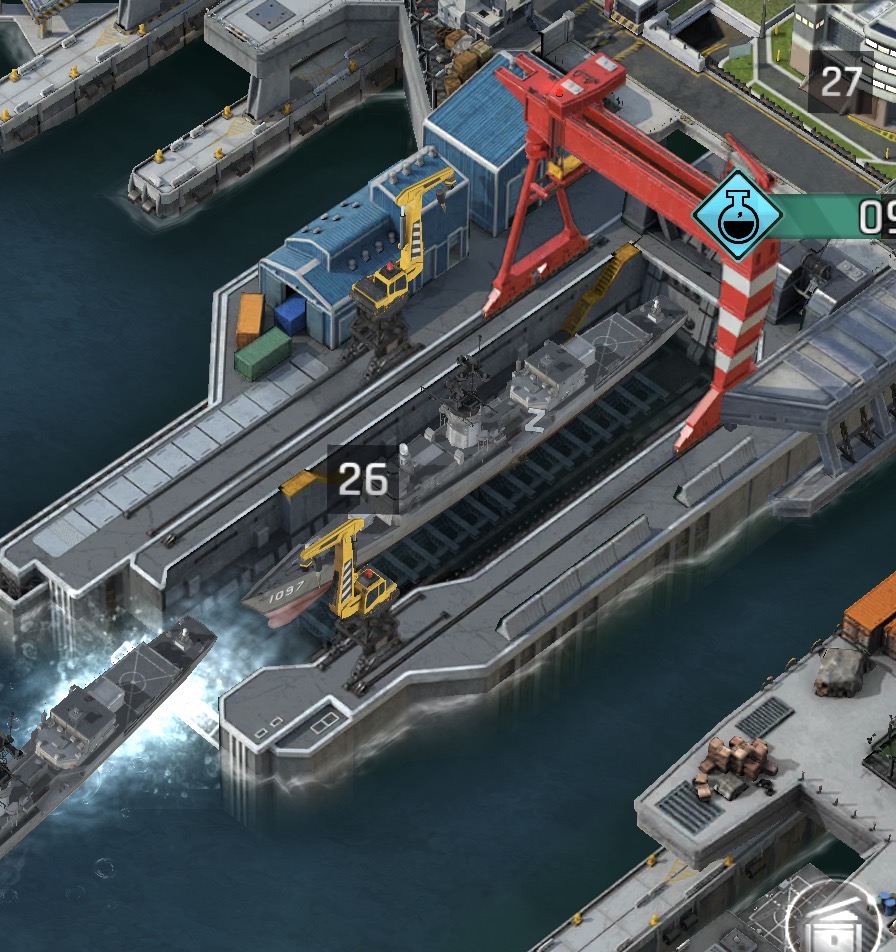Image resolution: width=896 pixels, height=952 pixels.
Task: Select the level 27 building label
Action: [x=840, y=81]
